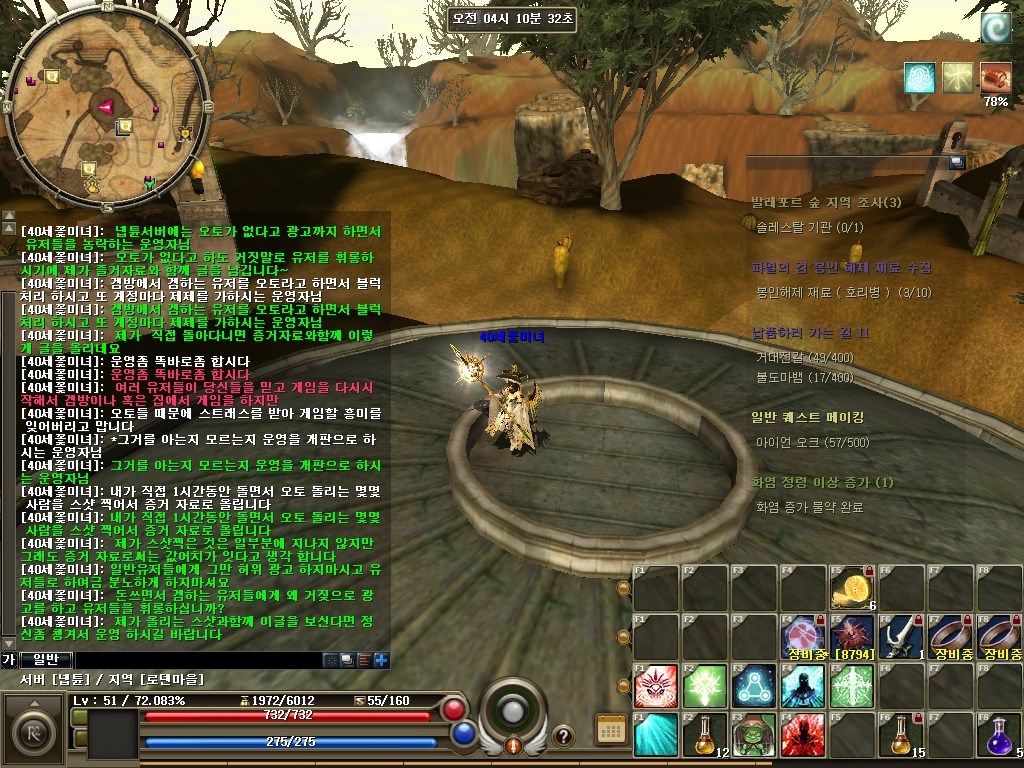Click the chat text input field
This screenshot has height=768, width=1024.
197,660
